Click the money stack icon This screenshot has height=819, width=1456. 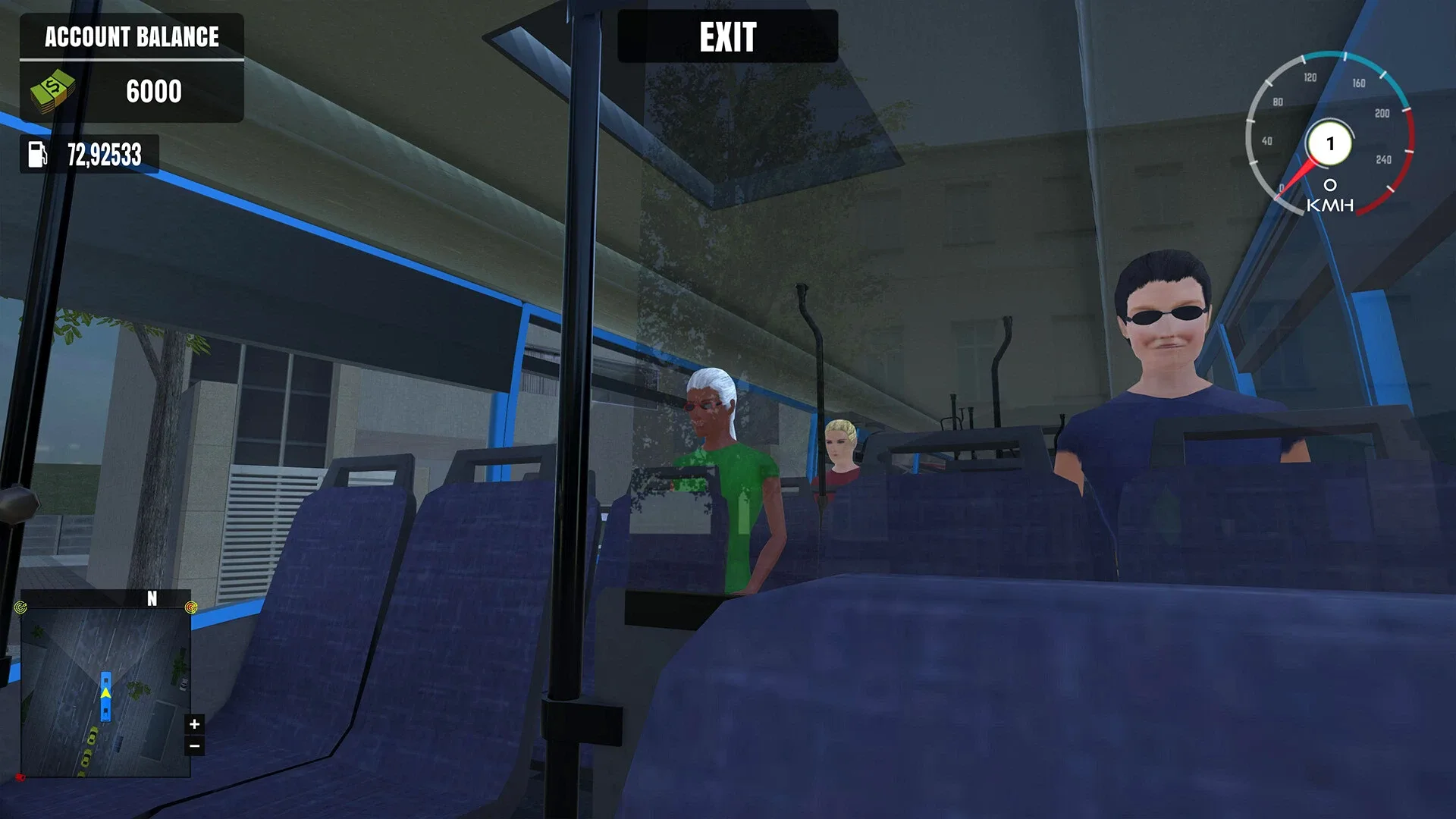coord(53,89)
